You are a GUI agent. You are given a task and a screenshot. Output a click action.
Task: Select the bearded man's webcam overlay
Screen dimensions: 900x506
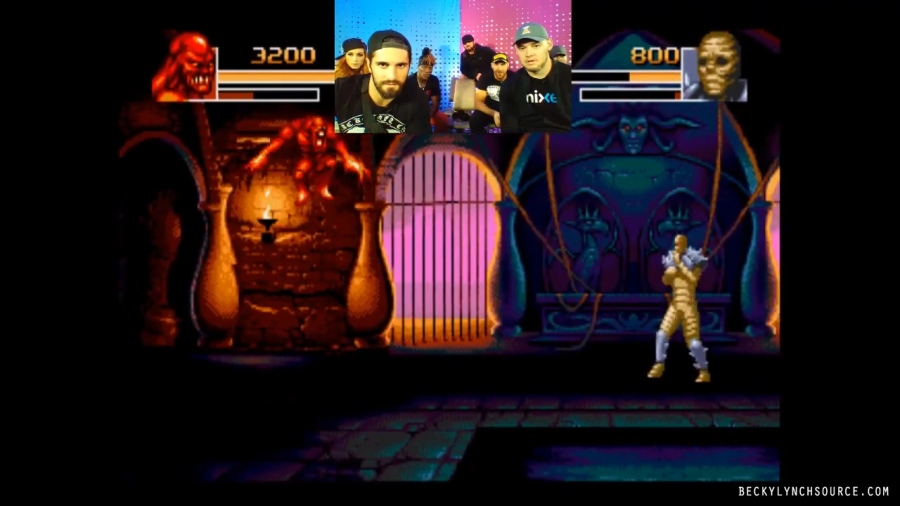397,67
